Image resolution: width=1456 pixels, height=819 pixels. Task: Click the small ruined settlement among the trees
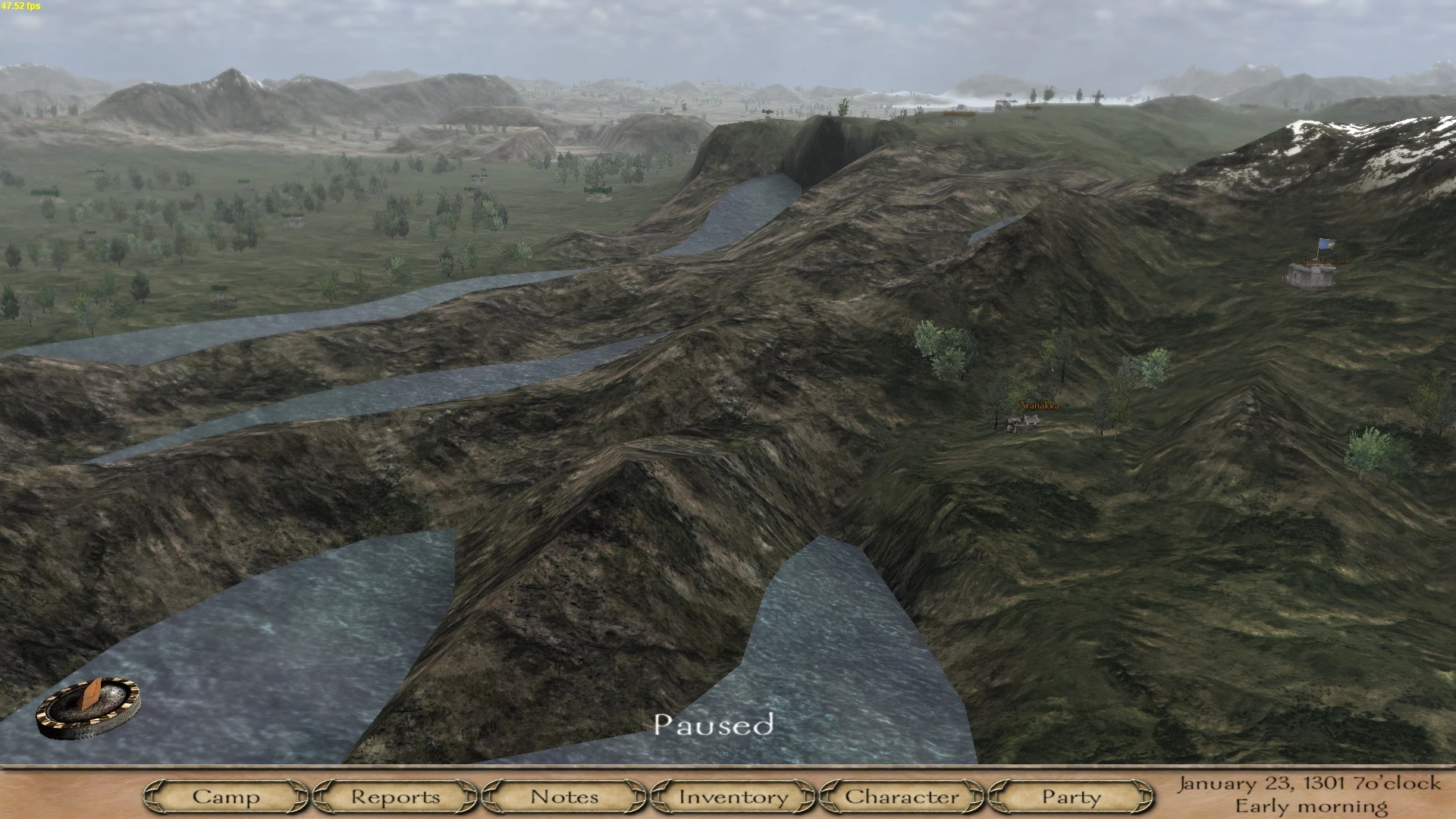293,222
